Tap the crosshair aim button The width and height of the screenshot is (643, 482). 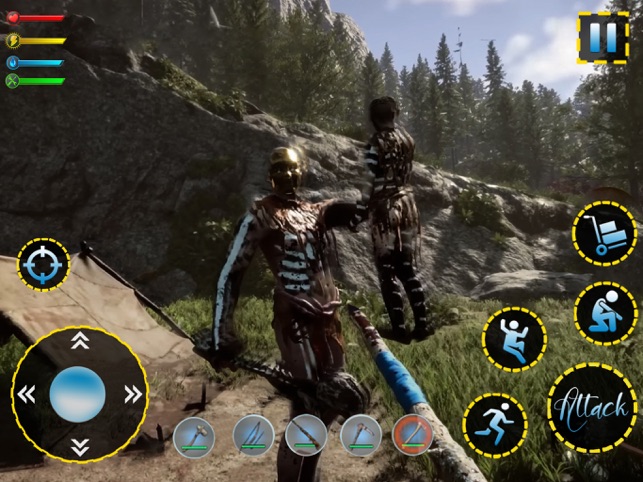click(x=43, y=265)
